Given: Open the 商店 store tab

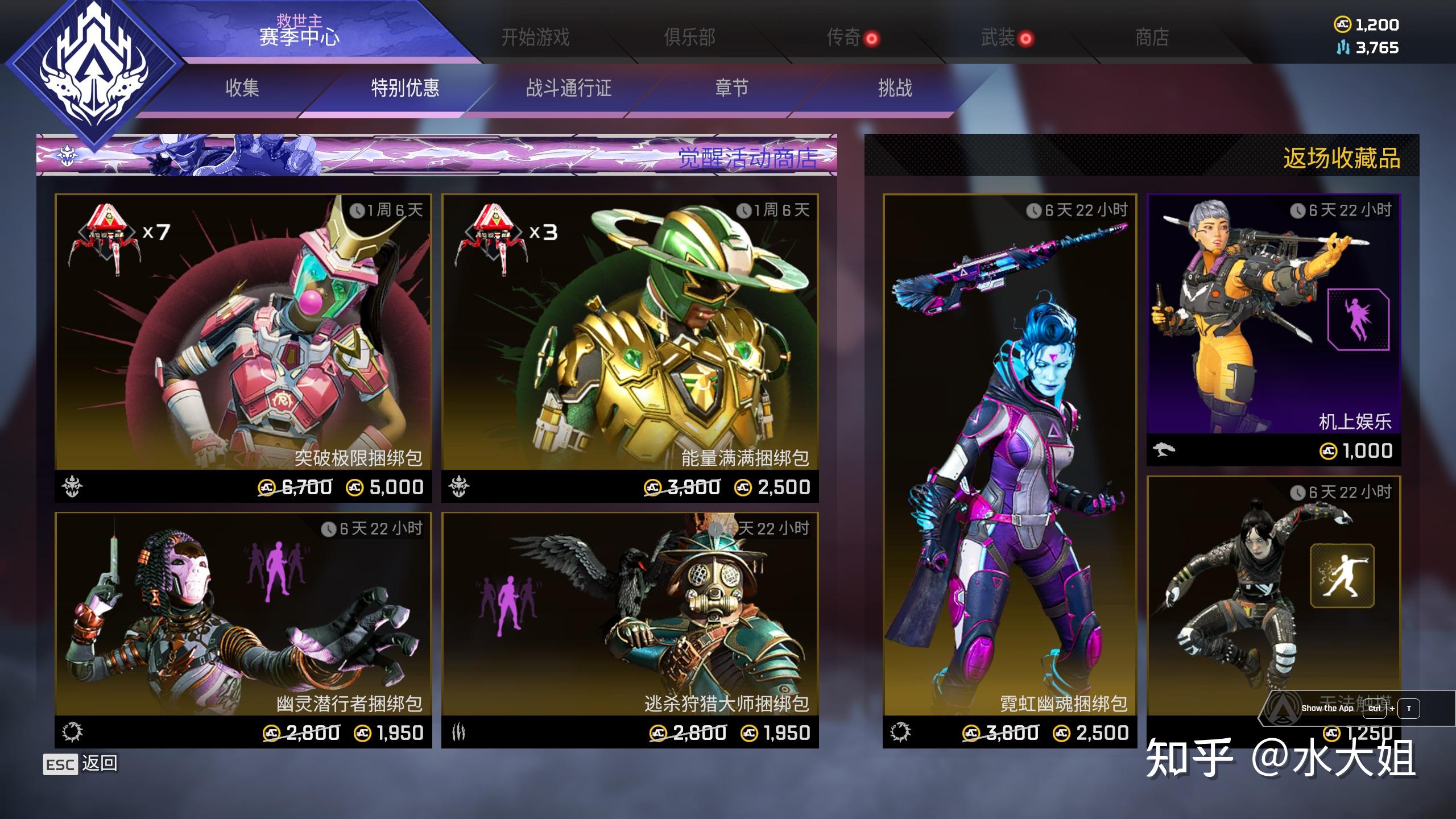Looking at the screenshot, I should (x=1152, y=38).
